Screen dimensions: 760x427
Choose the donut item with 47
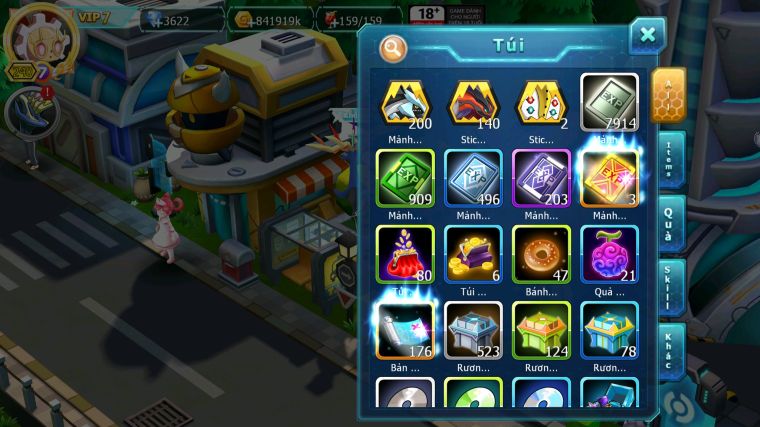[x=541, y=253]
